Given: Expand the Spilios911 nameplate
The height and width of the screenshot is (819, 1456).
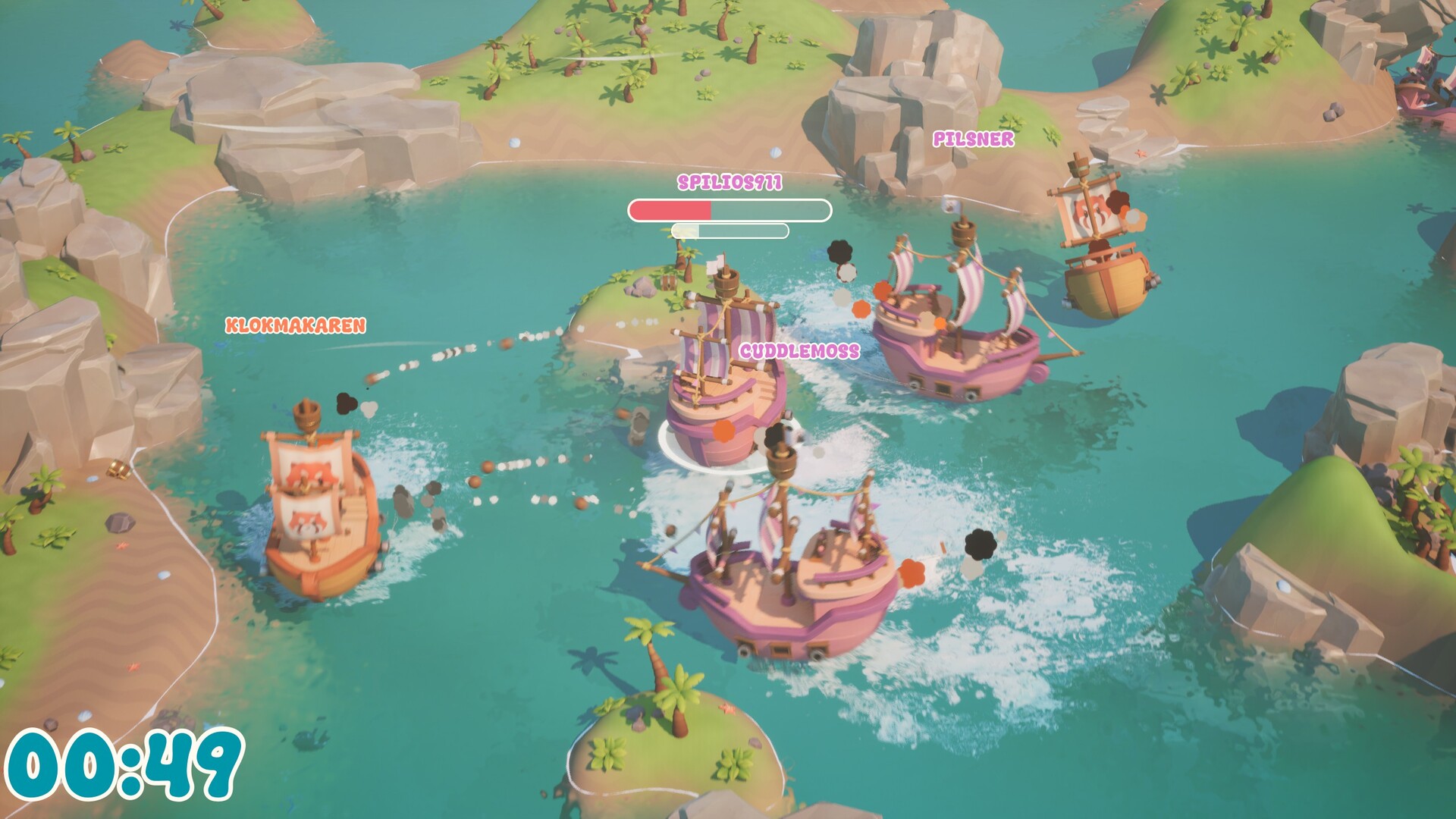Looking at the screenshot, I should [730, 184].
